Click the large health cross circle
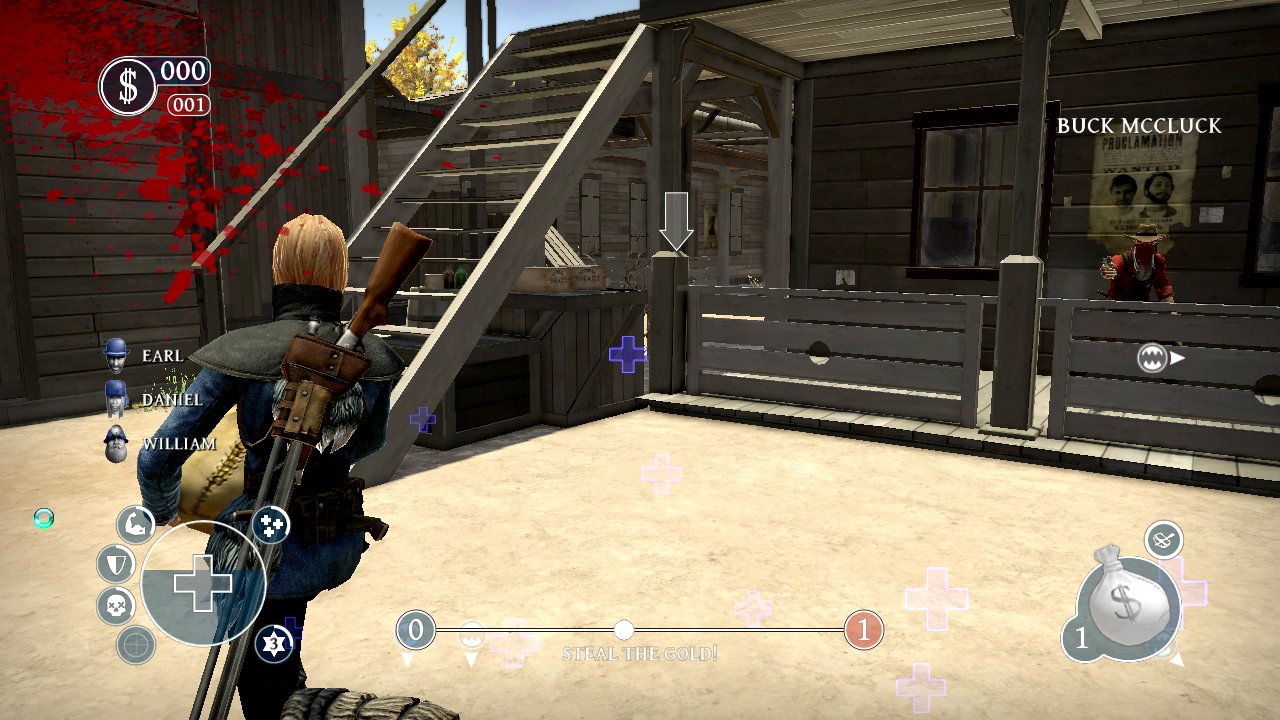 [x=203, y=584]
